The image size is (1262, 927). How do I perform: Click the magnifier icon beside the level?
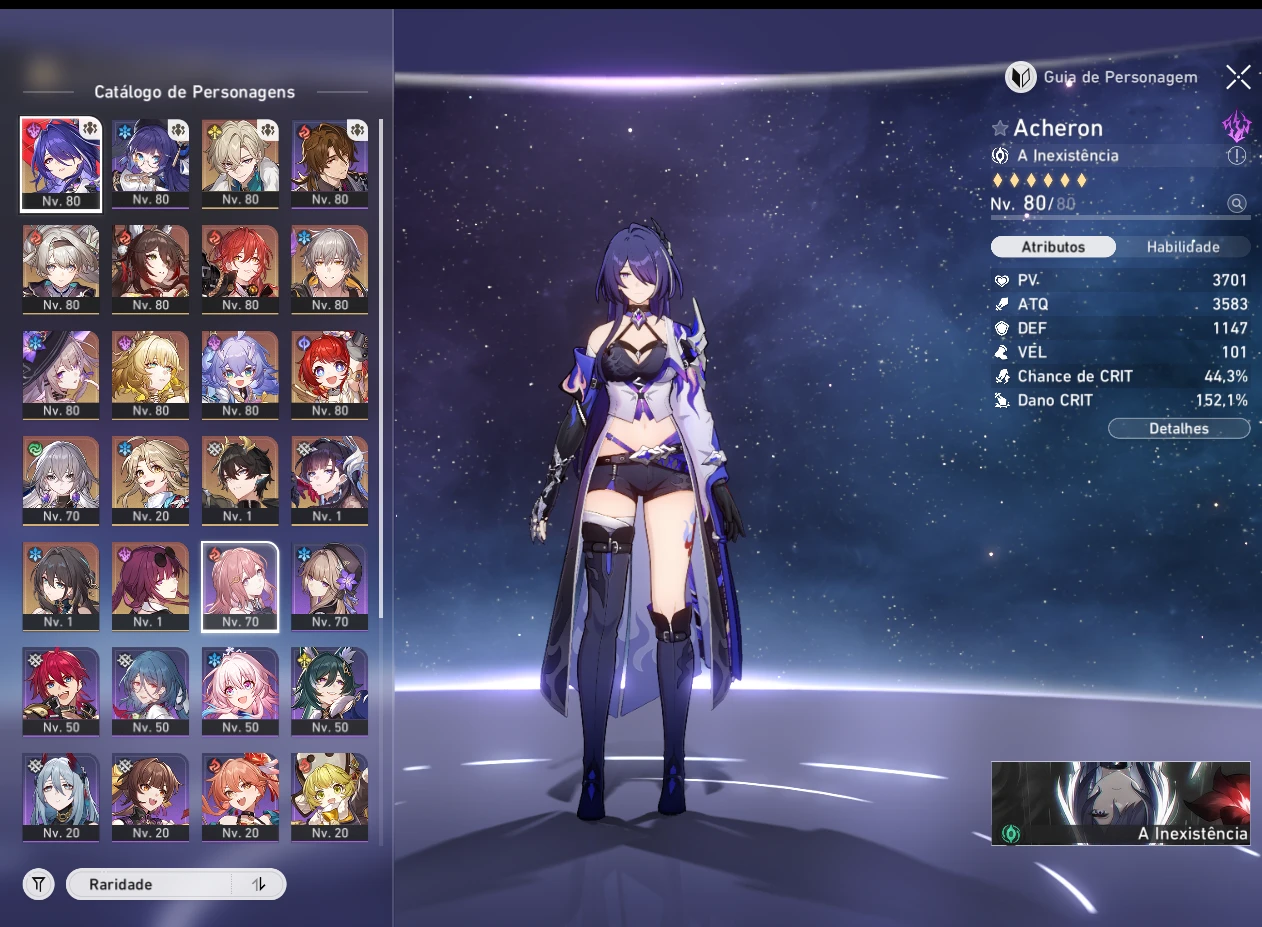coord(1237,204)
